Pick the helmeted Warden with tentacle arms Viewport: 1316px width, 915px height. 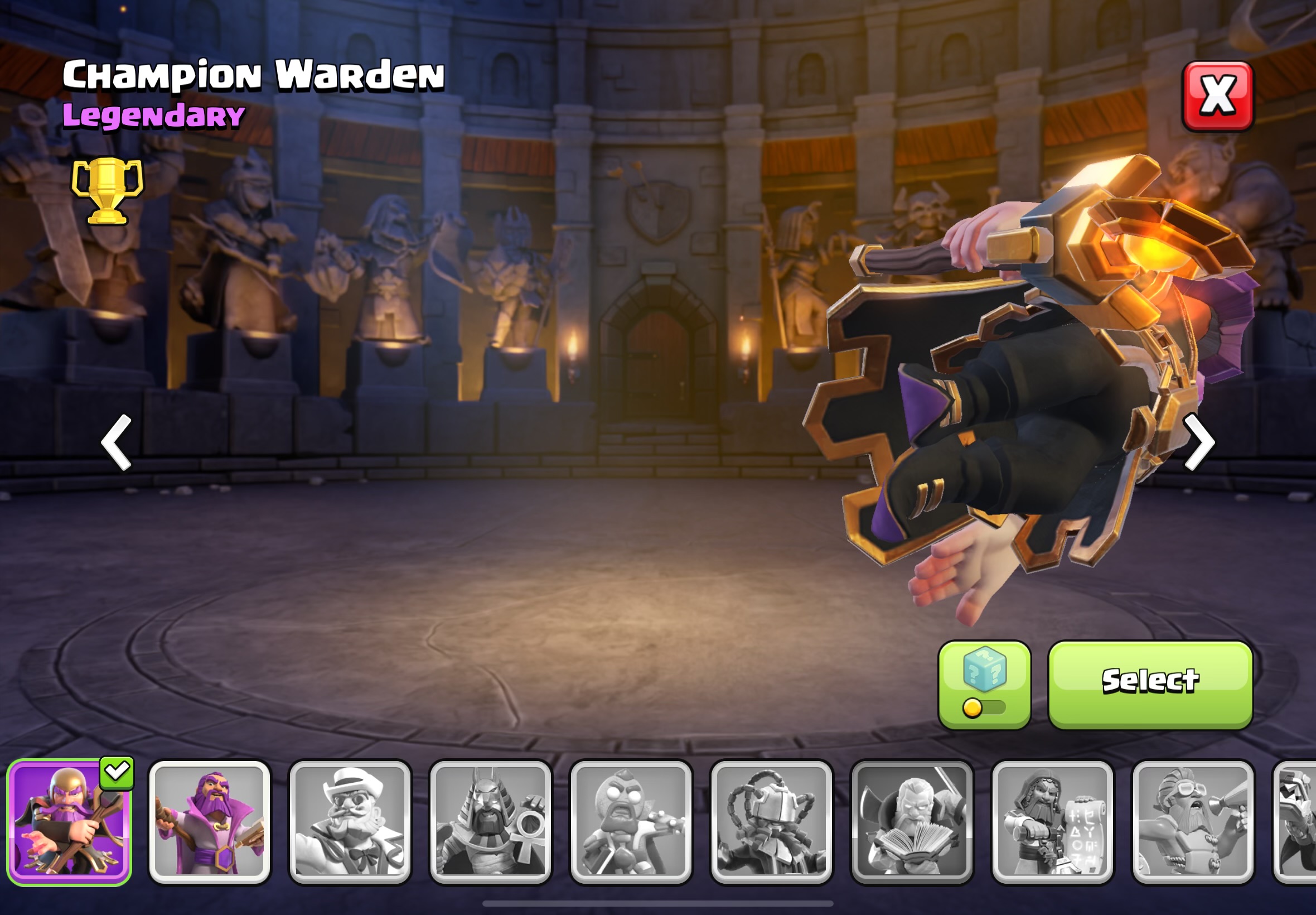click(x=771, y=822)
